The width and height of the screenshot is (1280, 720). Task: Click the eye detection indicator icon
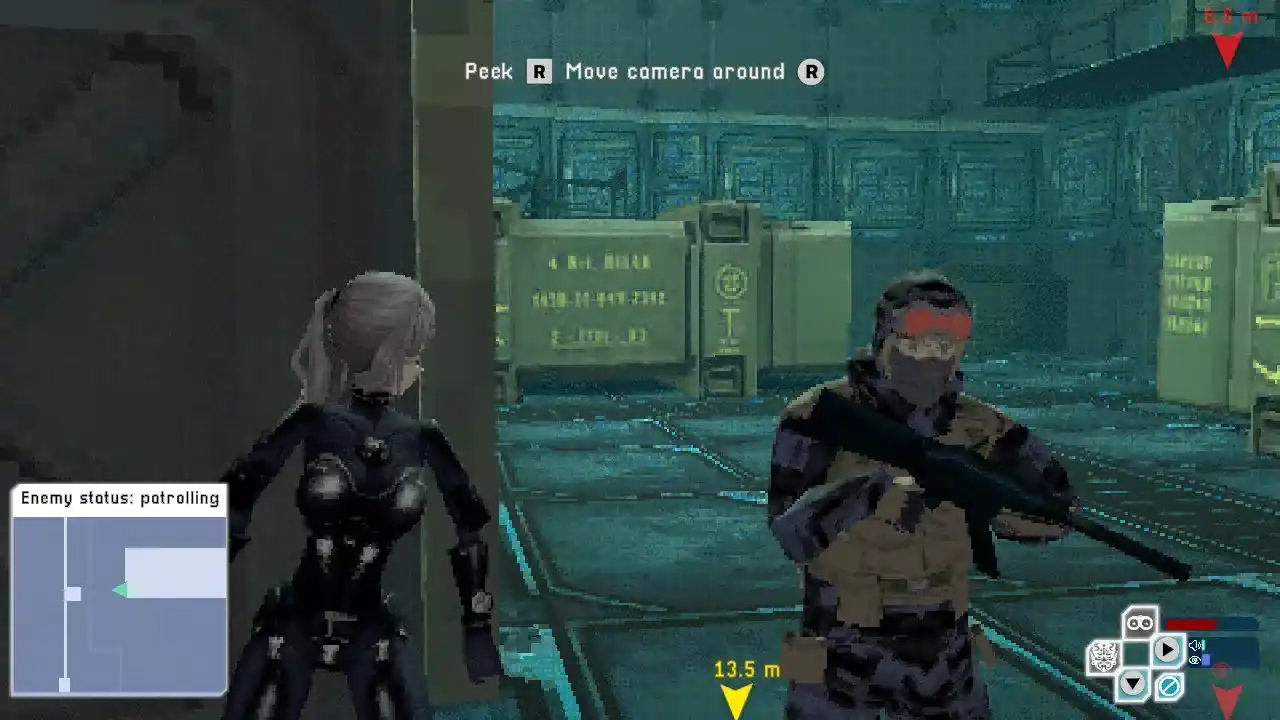[1196, 660]
